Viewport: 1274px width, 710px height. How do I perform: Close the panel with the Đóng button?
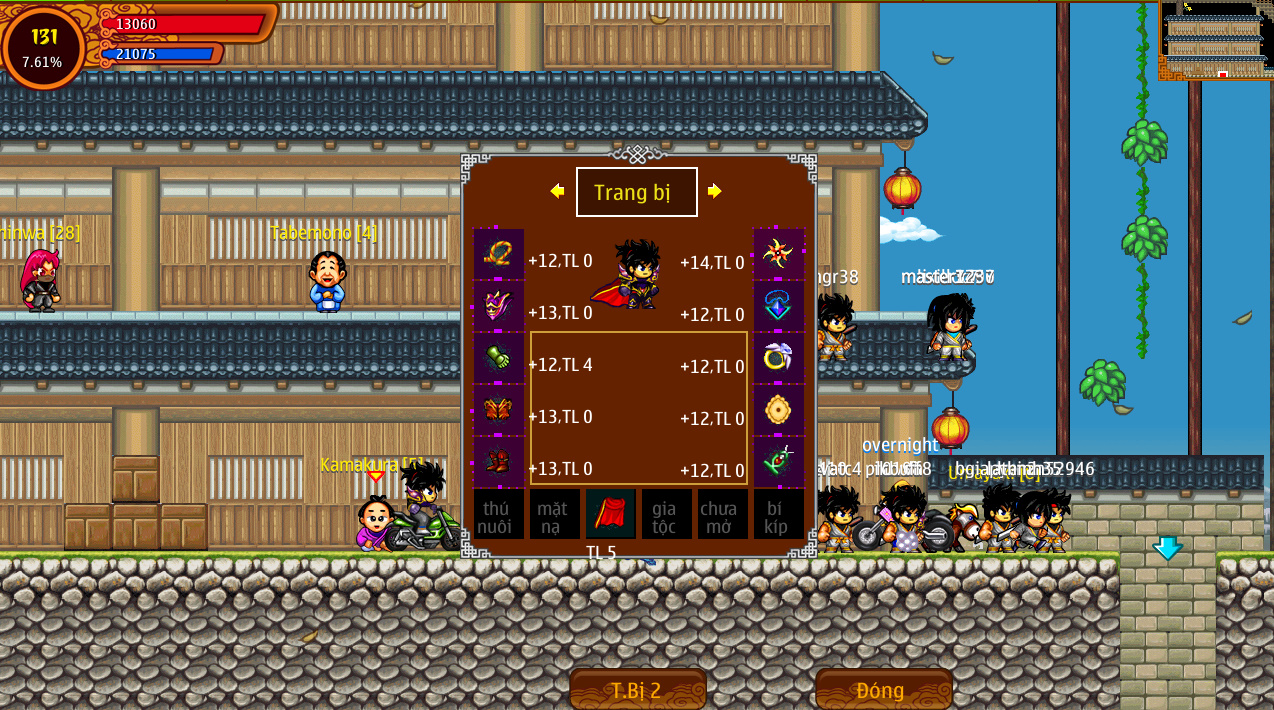pyautogui.click(x=882, y=689)
